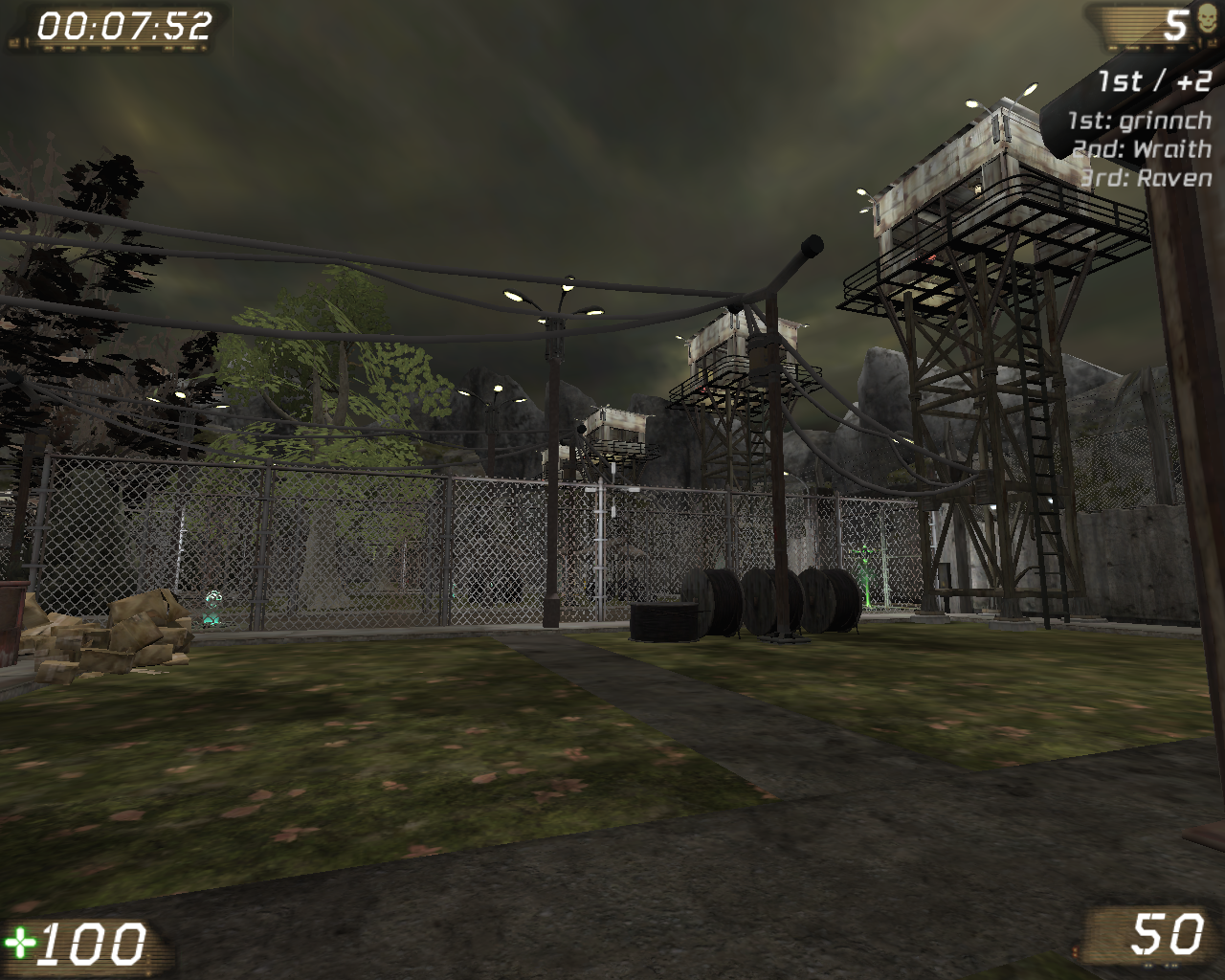
Task: Click the teal shield pickup beside the cardboard boxes
Action: 212,605
